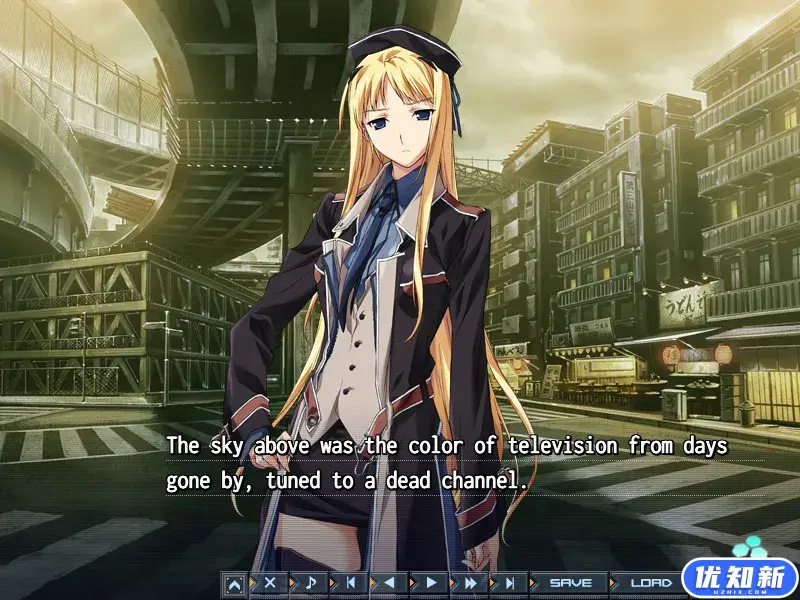Jump back with the skip-to-previous button
This screenshot has width=800, height=600.
tap(350, 582)
